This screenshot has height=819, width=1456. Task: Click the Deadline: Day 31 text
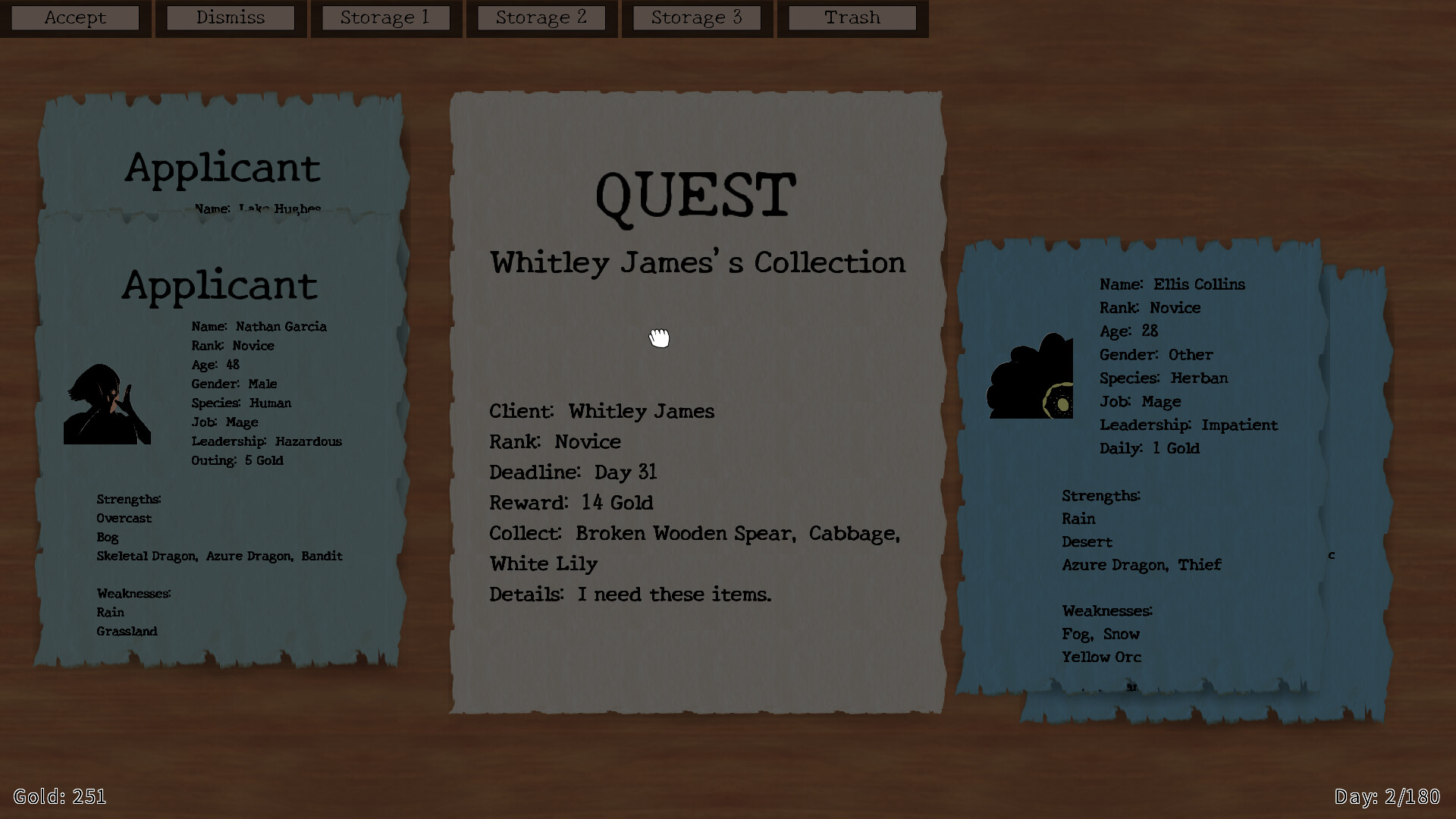pyautogui.click(x=572, y=472)
